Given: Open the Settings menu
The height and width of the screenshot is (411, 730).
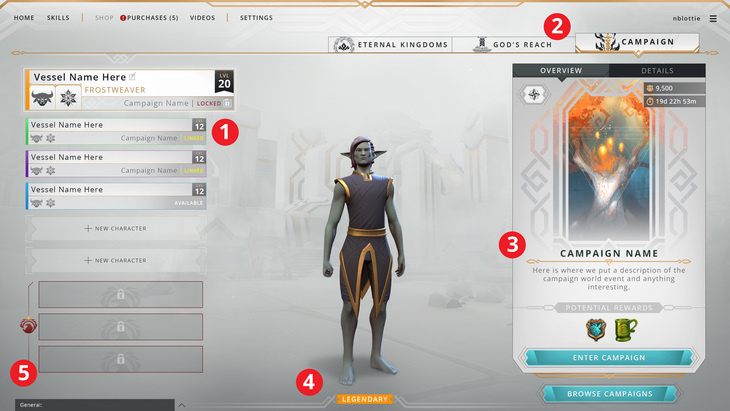Looking at the screenshot, I should tap(256, 18).
